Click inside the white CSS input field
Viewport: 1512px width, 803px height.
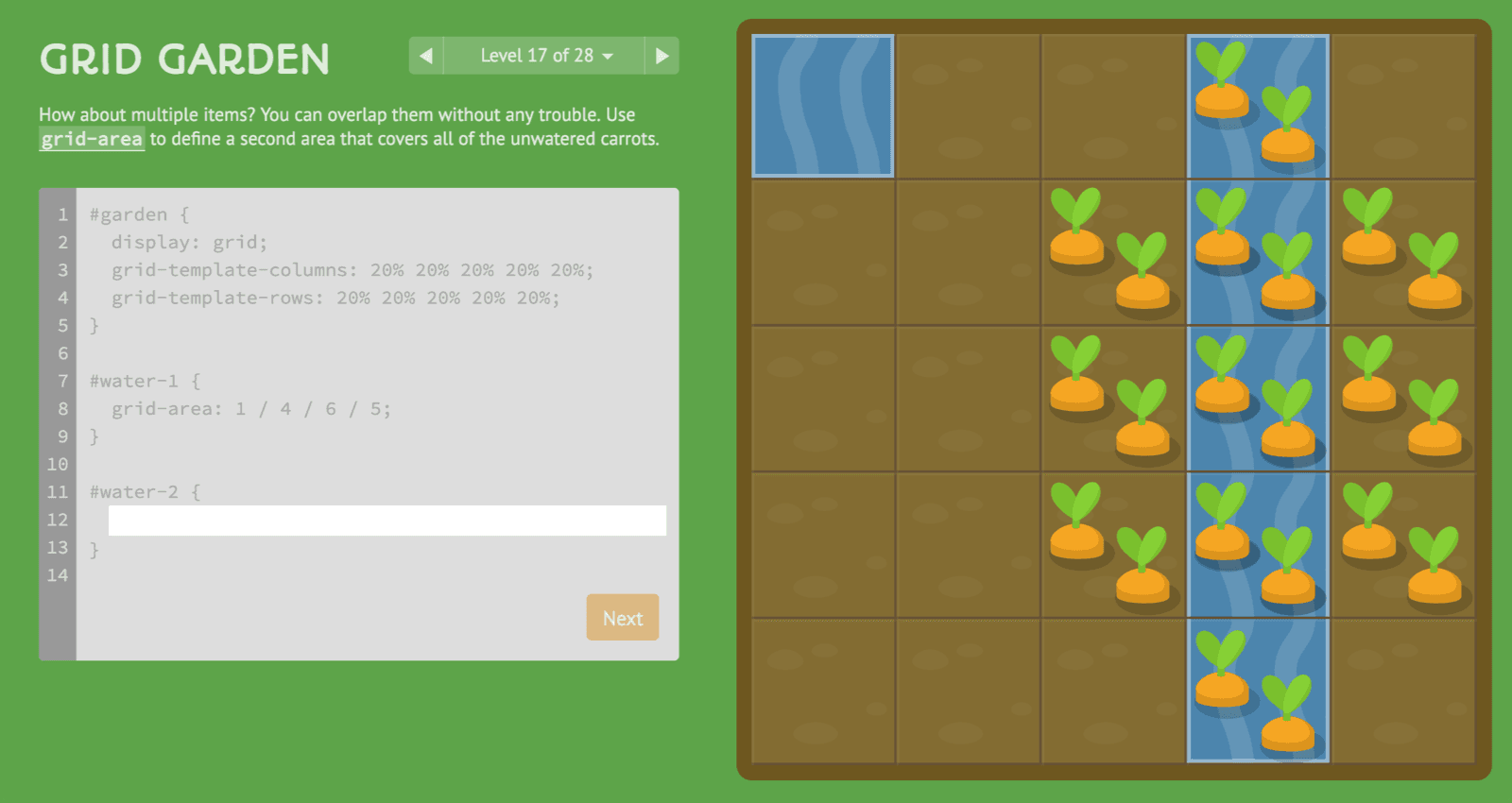coord(387,521)
